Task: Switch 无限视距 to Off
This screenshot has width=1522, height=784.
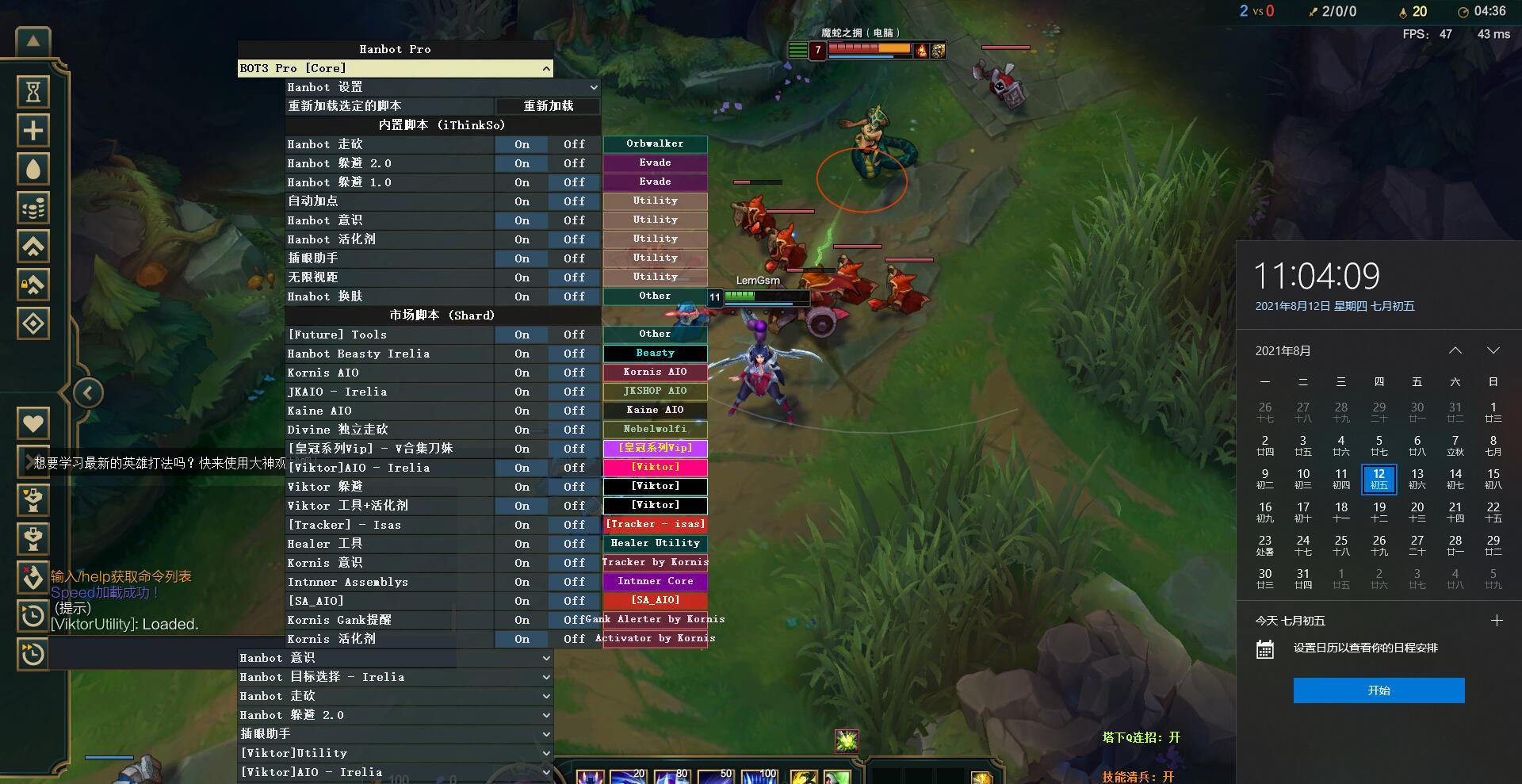Action: pyautogui.click(x=574, y=277)
